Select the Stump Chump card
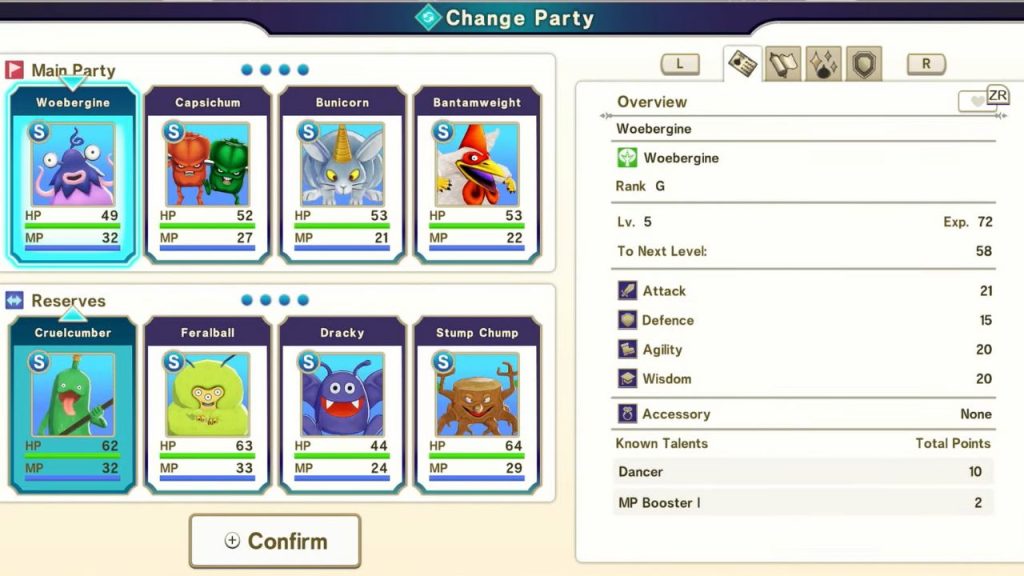The height and width of the screenshot is (576, 1024). (x=477, y=405)
